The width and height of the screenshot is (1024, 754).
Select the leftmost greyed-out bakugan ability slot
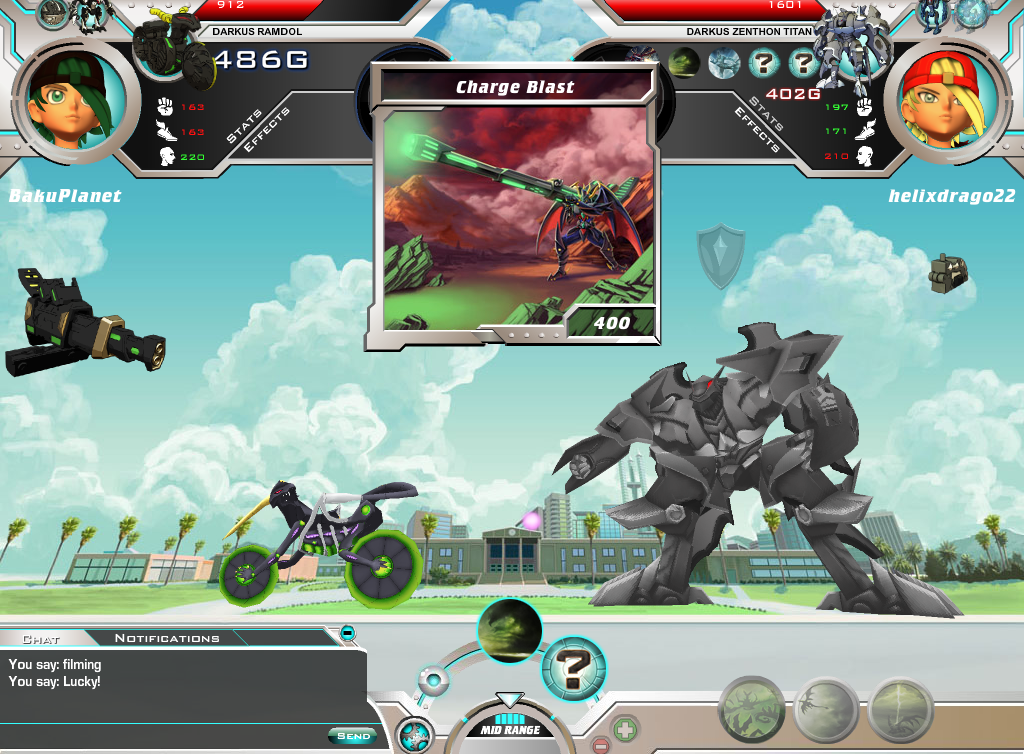pyautogui.click(x=752, y=710)
